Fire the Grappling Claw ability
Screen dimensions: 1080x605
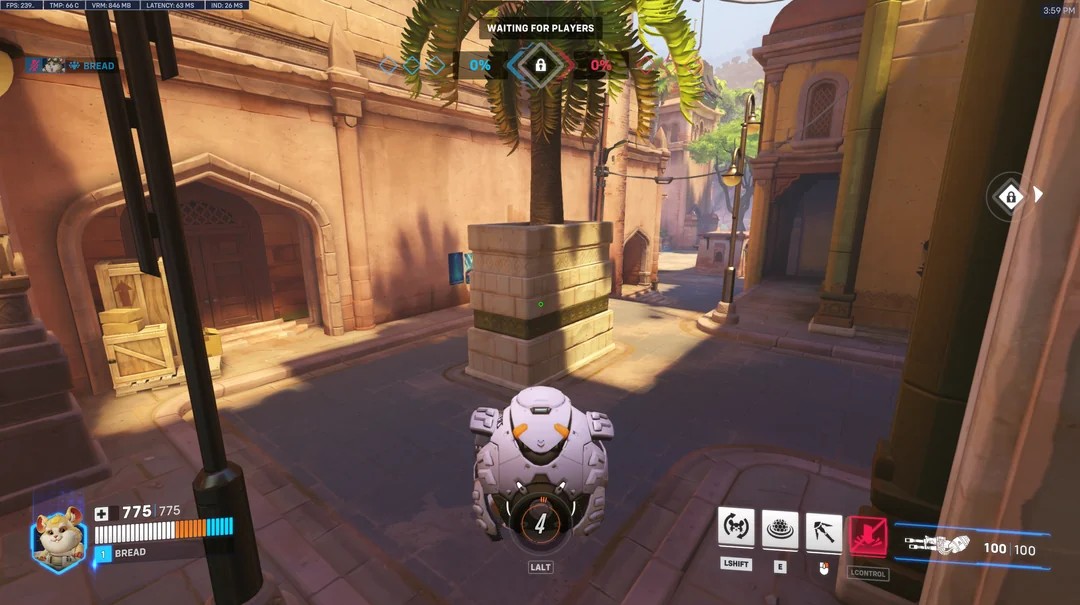tap(824, 530)
